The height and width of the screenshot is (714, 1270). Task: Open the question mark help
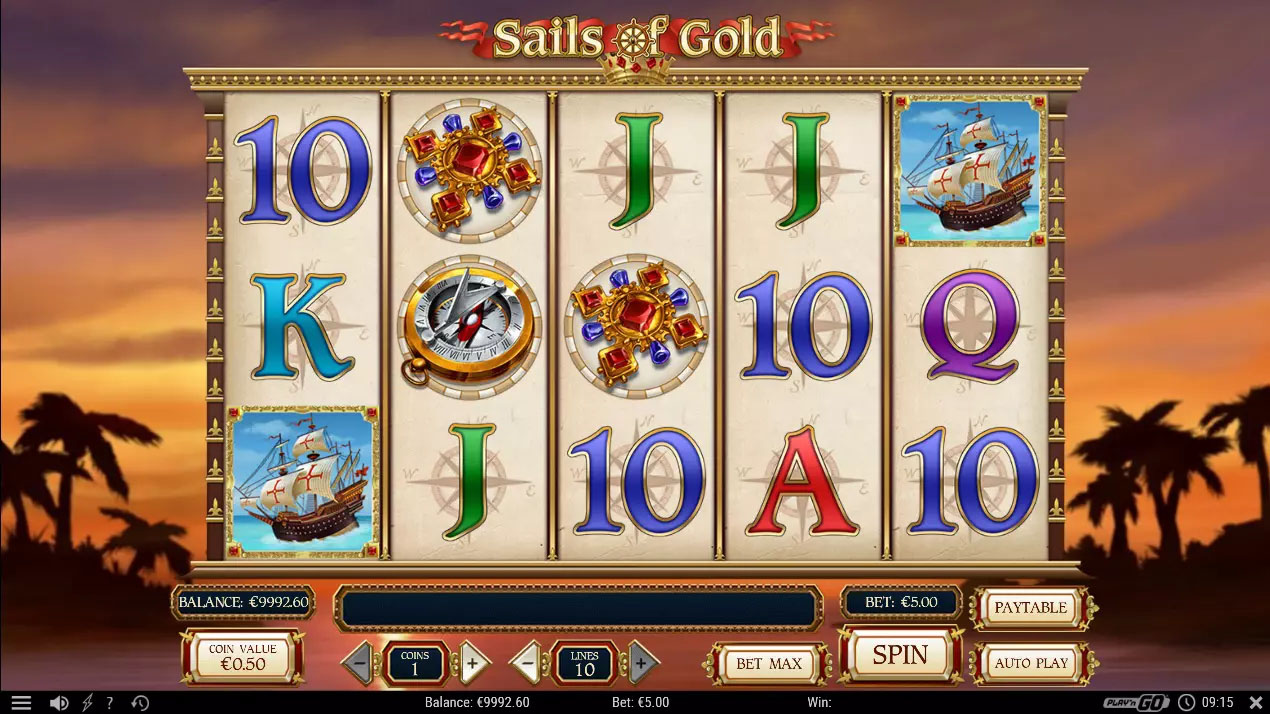pos(110,703)
